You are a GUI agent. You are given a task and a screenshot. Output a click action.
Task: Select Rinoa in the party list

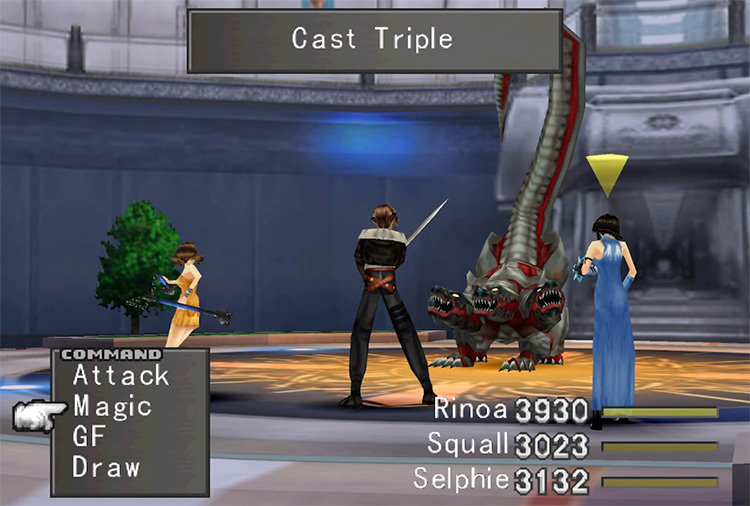472,409
